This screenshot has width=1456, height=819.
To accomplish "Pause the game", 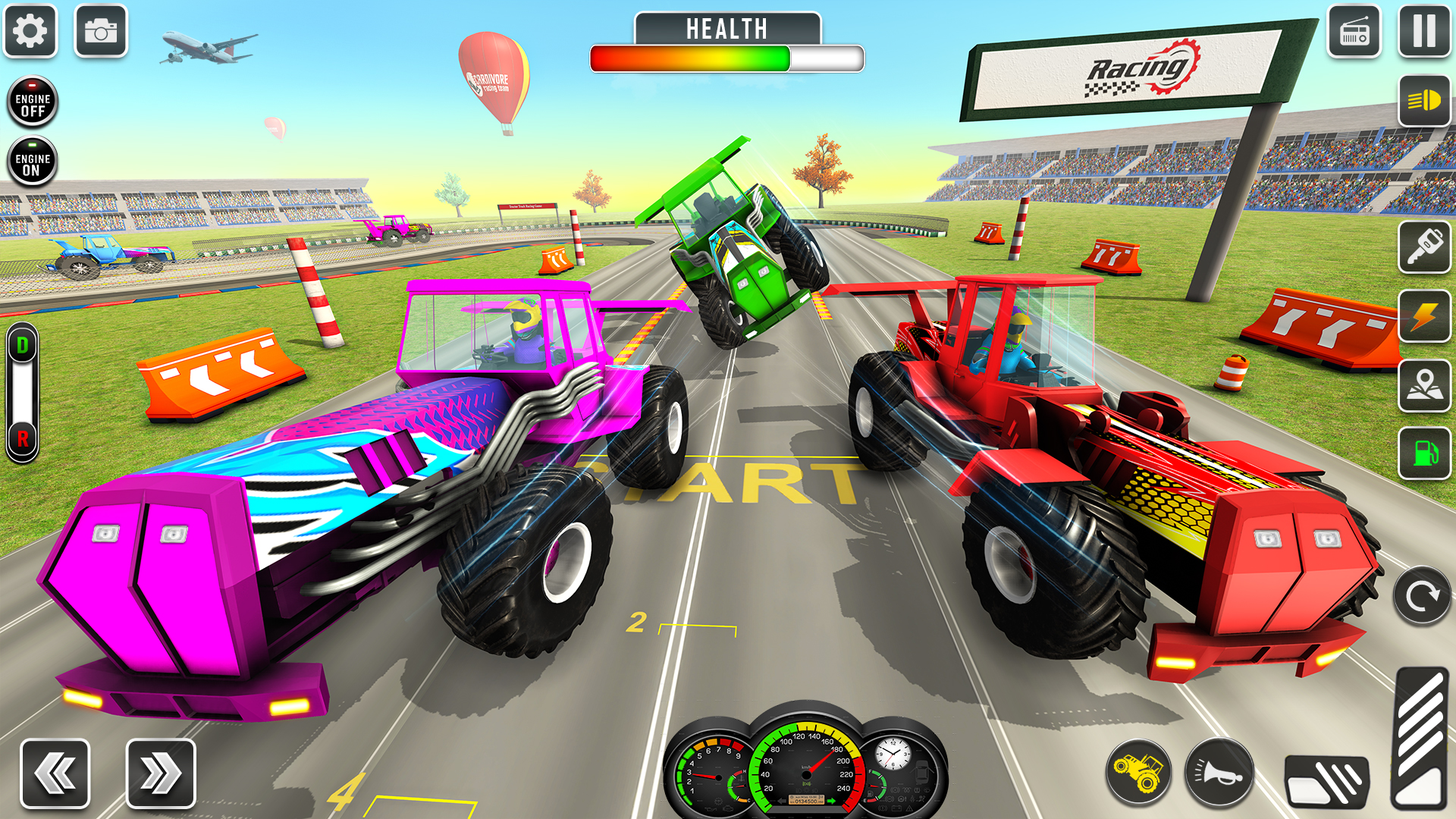I will coord(1424,30).
